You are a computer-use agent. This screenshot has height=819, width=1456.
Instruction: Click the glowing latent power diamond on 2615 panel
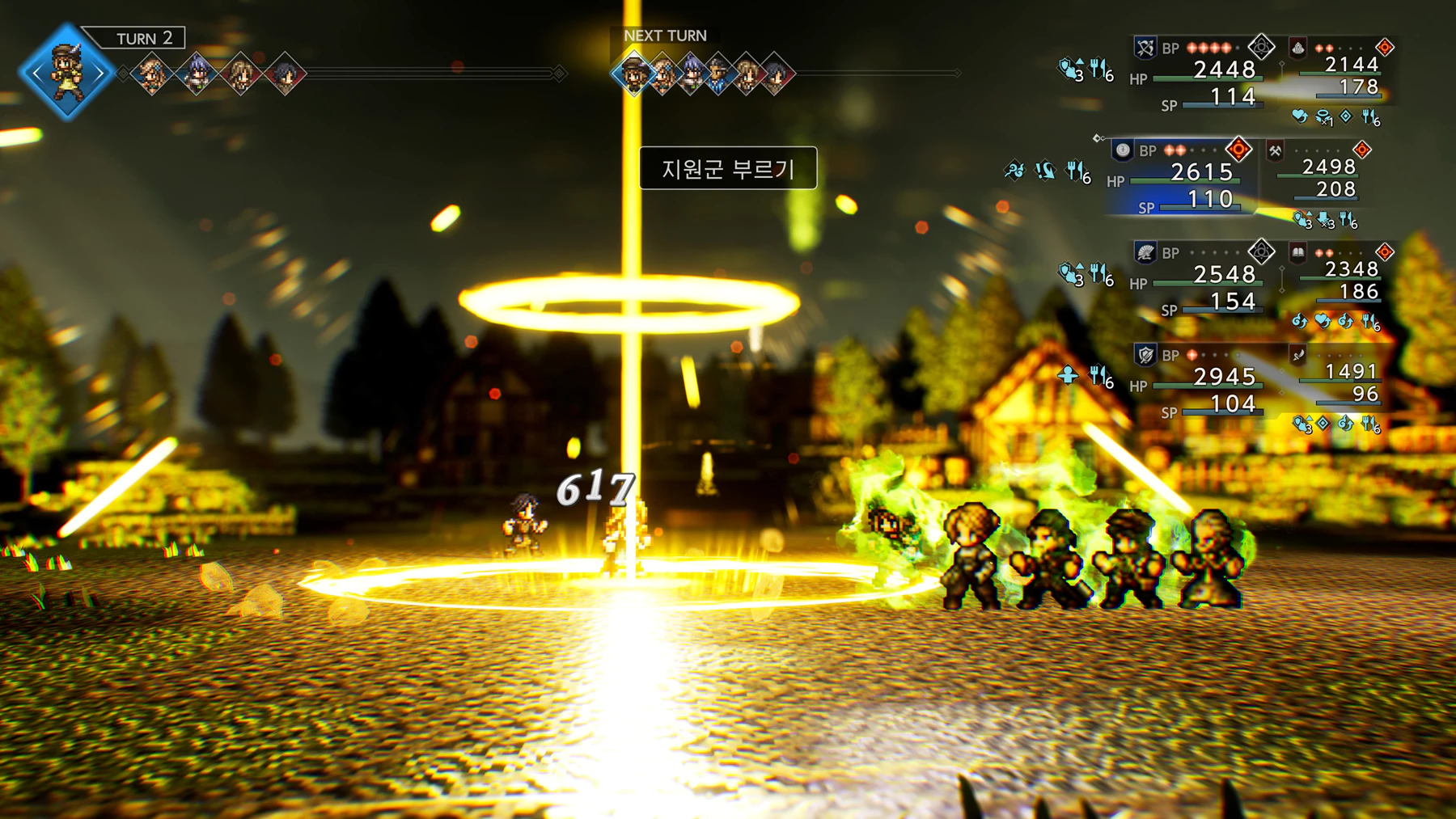pyautogui.click(x=1238, y=150)
